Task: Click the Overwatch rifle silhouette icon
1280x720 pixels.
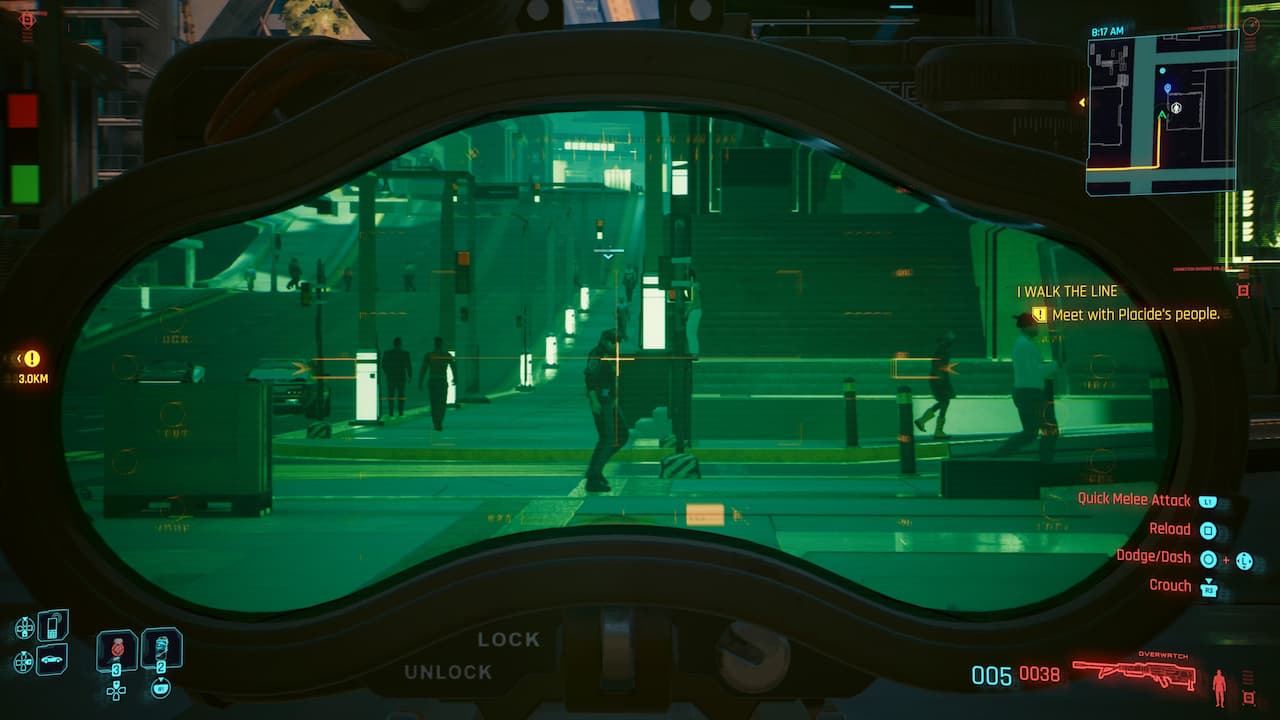Action: (1133, 672)
